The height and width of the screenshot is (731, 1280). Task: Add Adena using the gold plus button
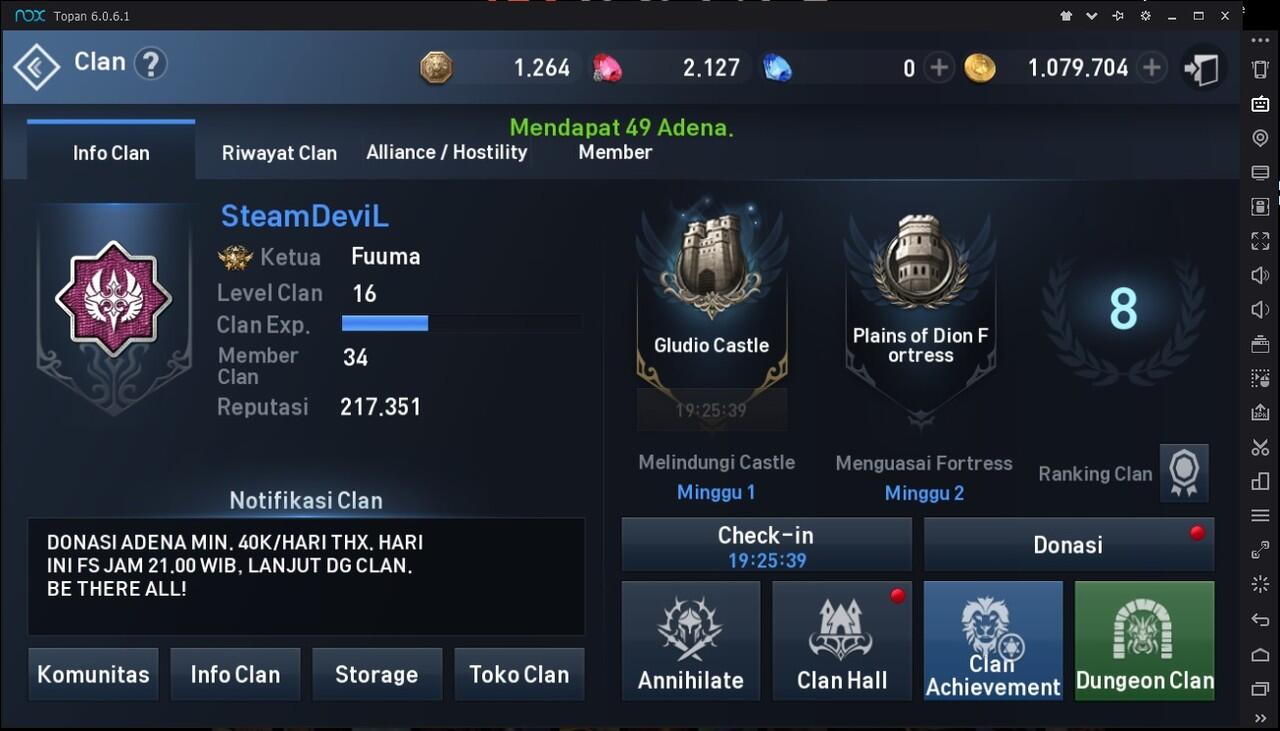click(1152, 68)
